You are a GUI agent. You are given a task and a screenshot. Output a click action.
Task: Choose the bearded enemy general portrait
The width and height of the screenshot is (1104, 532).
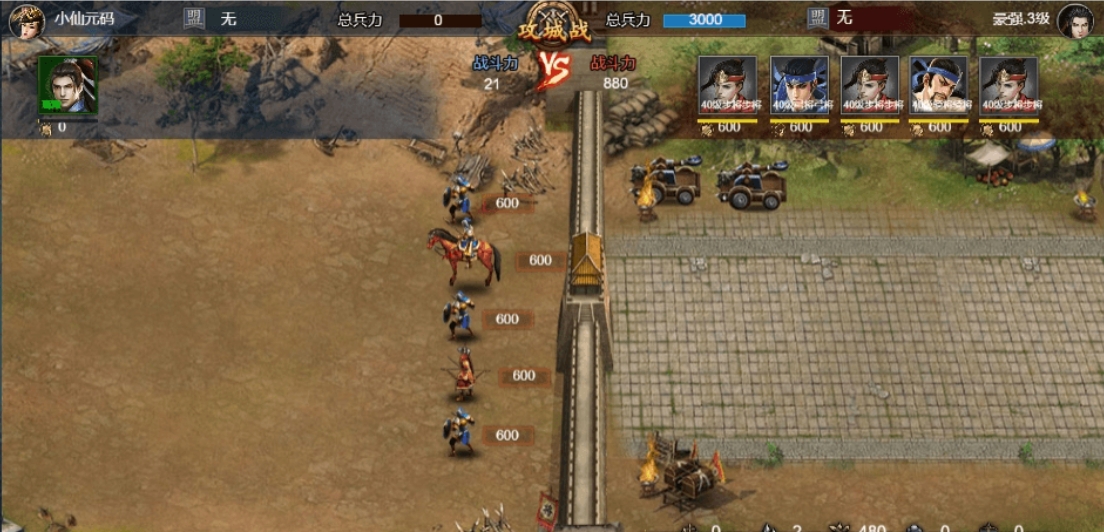939,85
